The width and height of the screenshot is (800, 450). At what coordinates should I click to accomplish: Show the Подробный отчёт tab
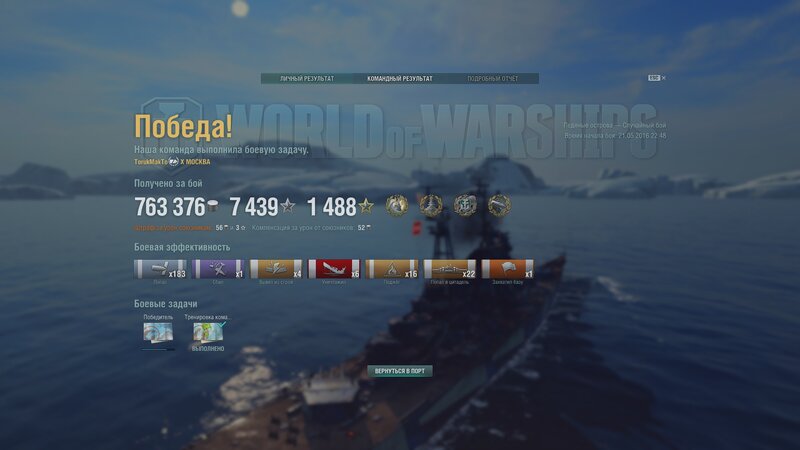[x=493, y=78]
